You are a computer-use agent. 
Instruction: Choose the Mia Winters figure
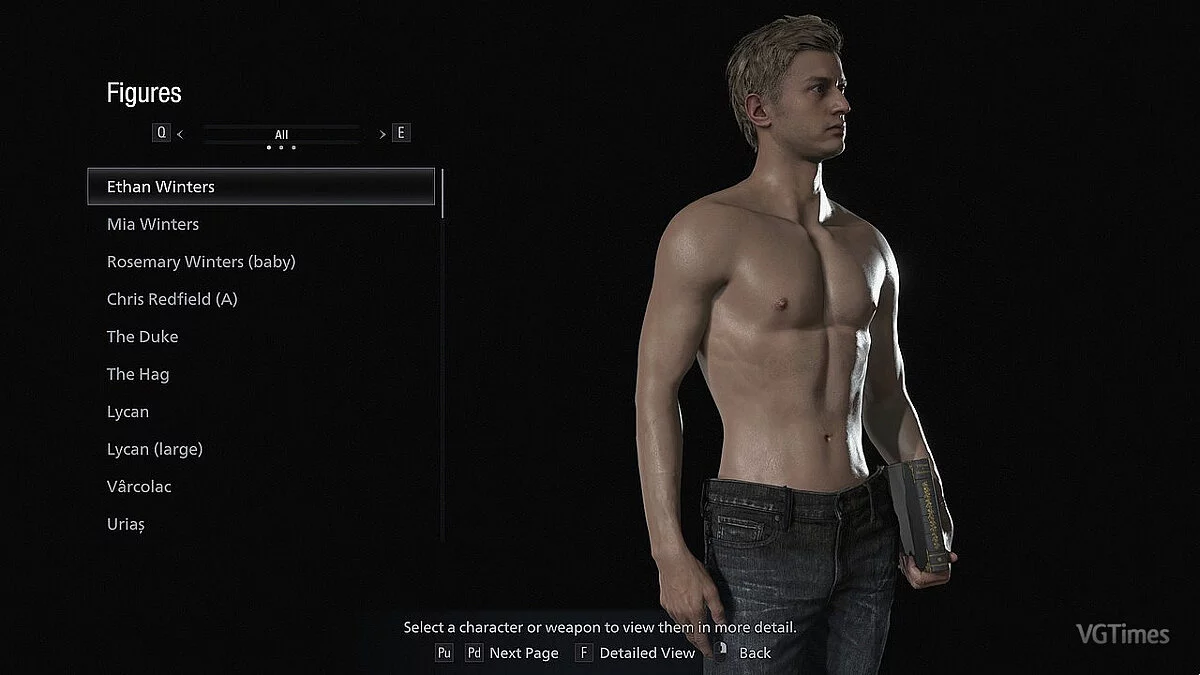153,224
